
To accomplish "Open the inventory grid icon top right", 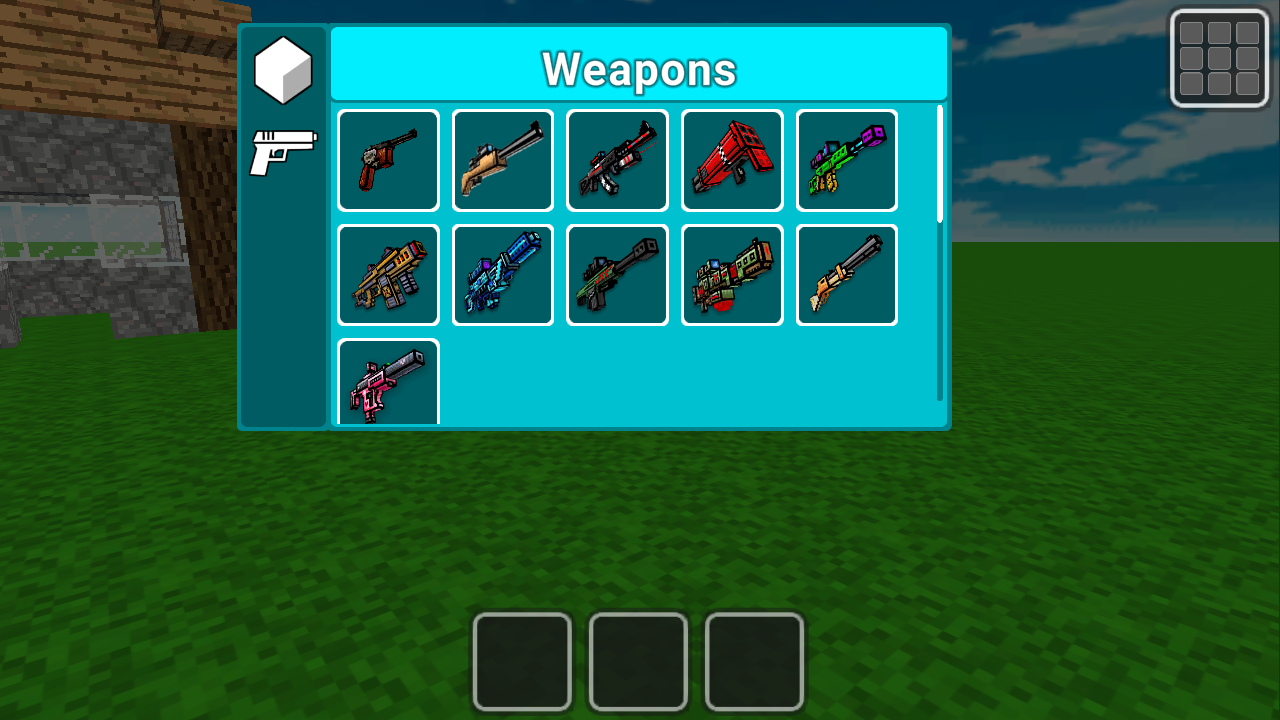I will click(x=1219, y=58).
